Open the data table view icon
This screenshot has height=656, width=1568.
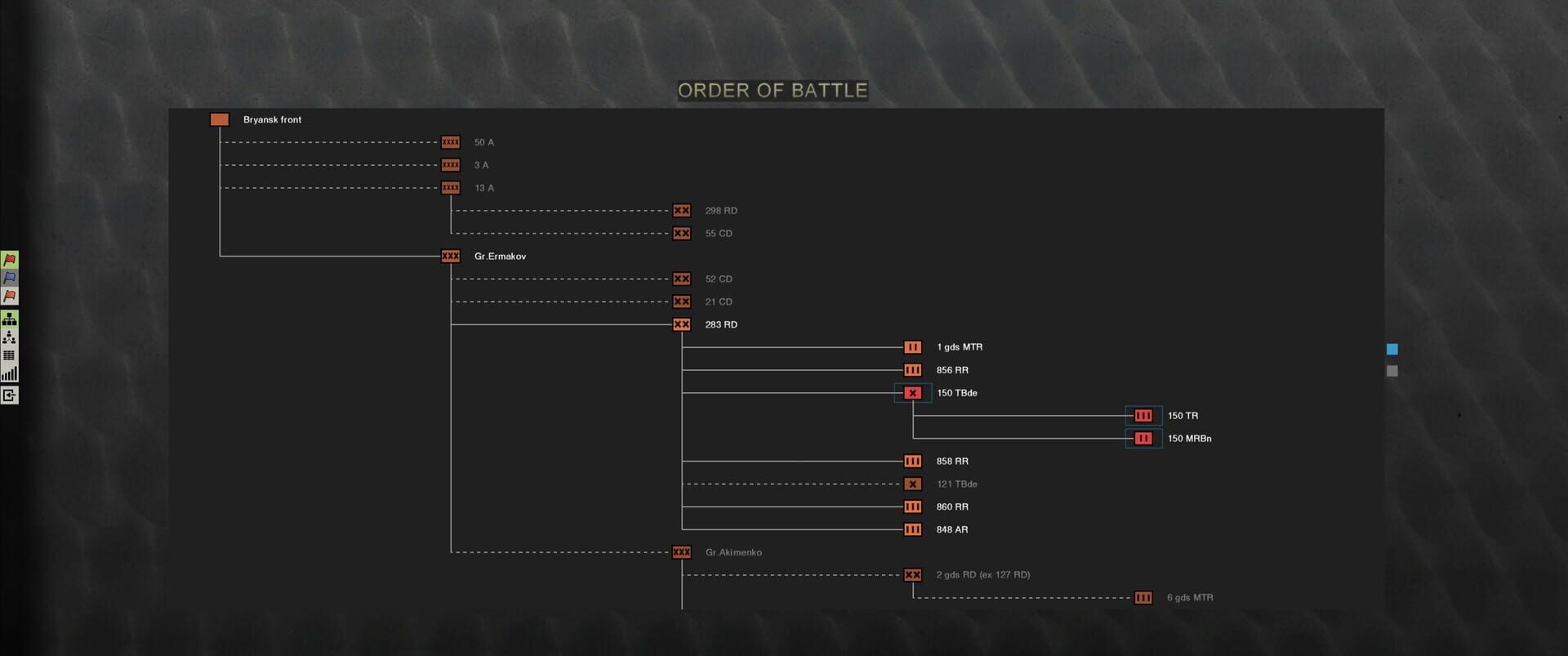click(10, 355)
